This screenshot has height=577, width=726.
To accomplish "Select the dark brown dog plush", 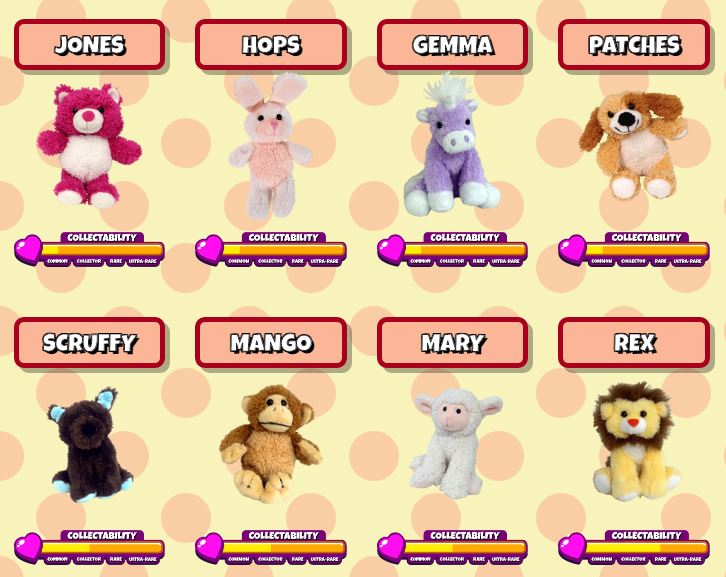I will [x=85, y=445].
